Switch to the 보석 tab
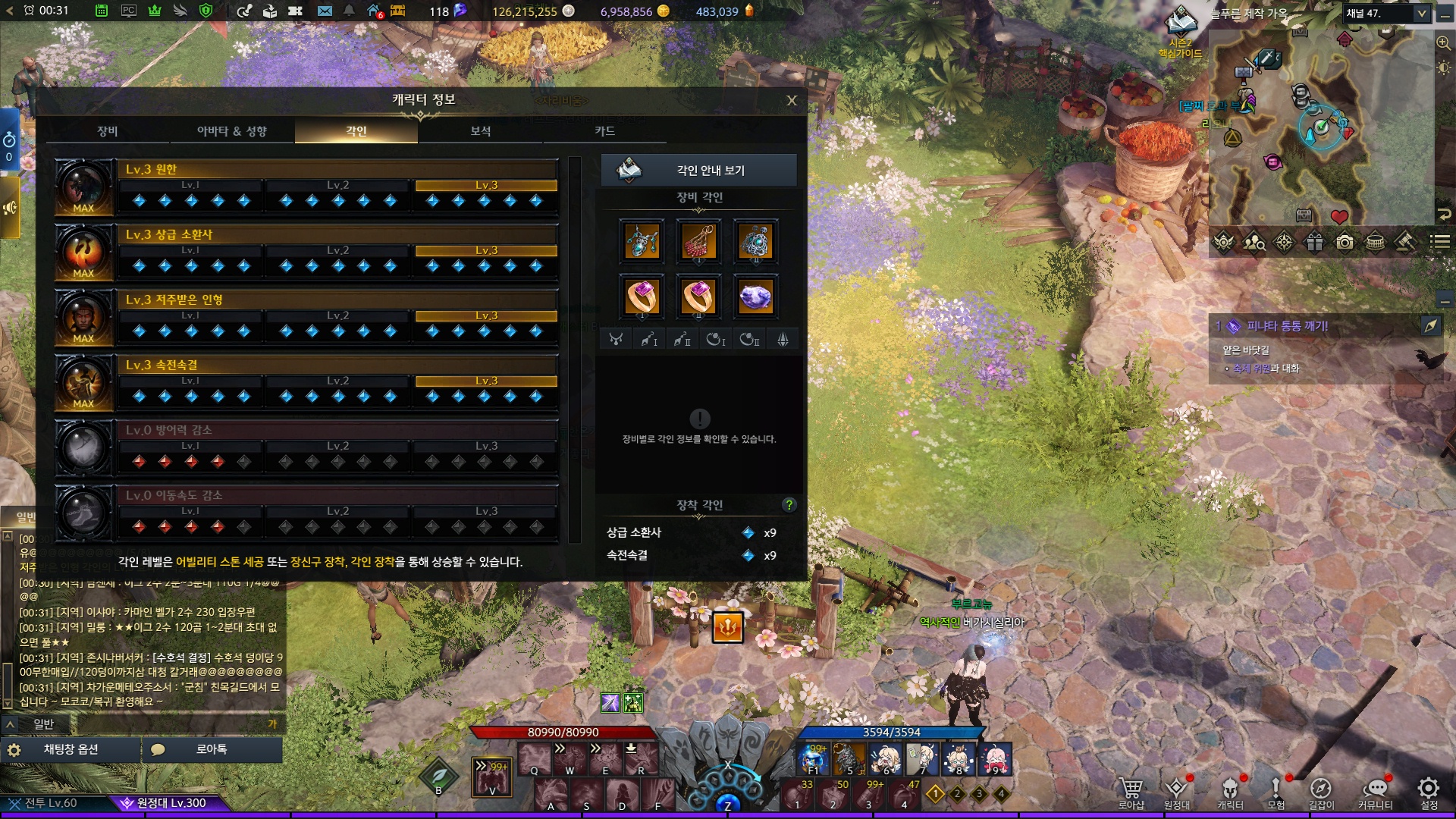This screenshot has height=819, width=1456. (480, 131)
